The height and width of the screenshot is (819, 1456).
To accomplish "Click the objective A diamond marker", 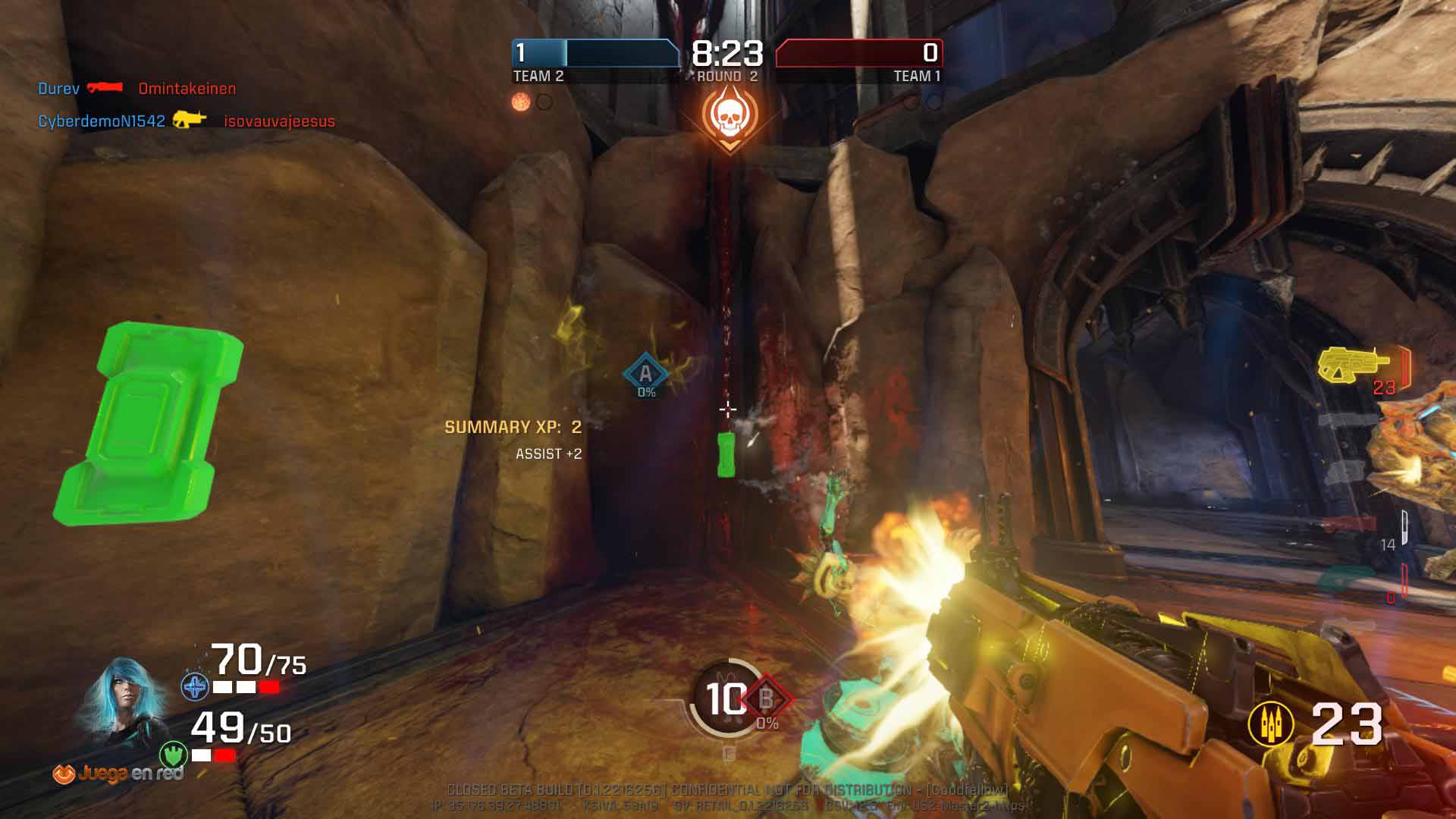I will (645, 373).
